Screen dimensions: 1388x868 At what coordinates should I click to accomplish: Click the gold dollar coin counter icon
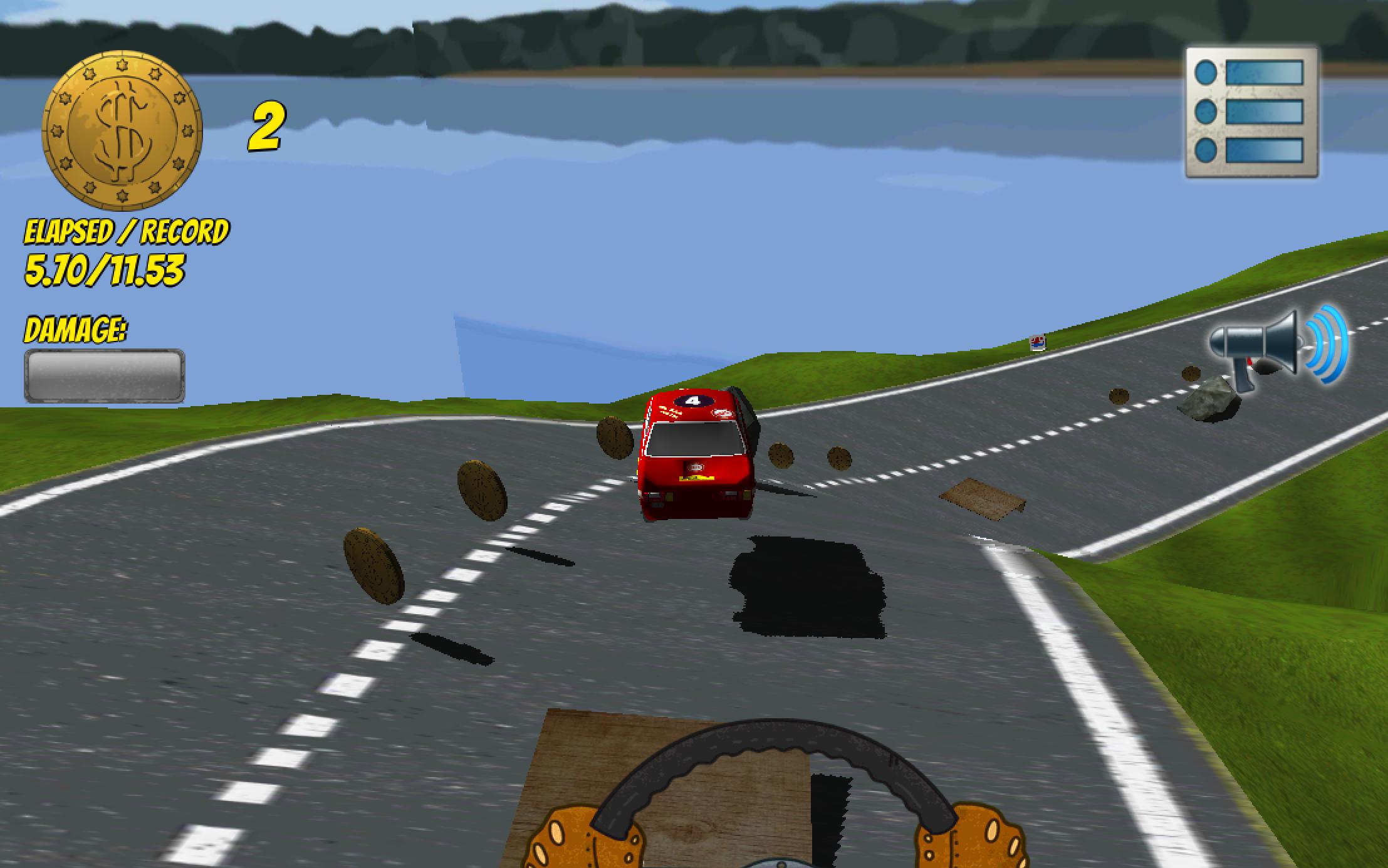pos(122,128)
